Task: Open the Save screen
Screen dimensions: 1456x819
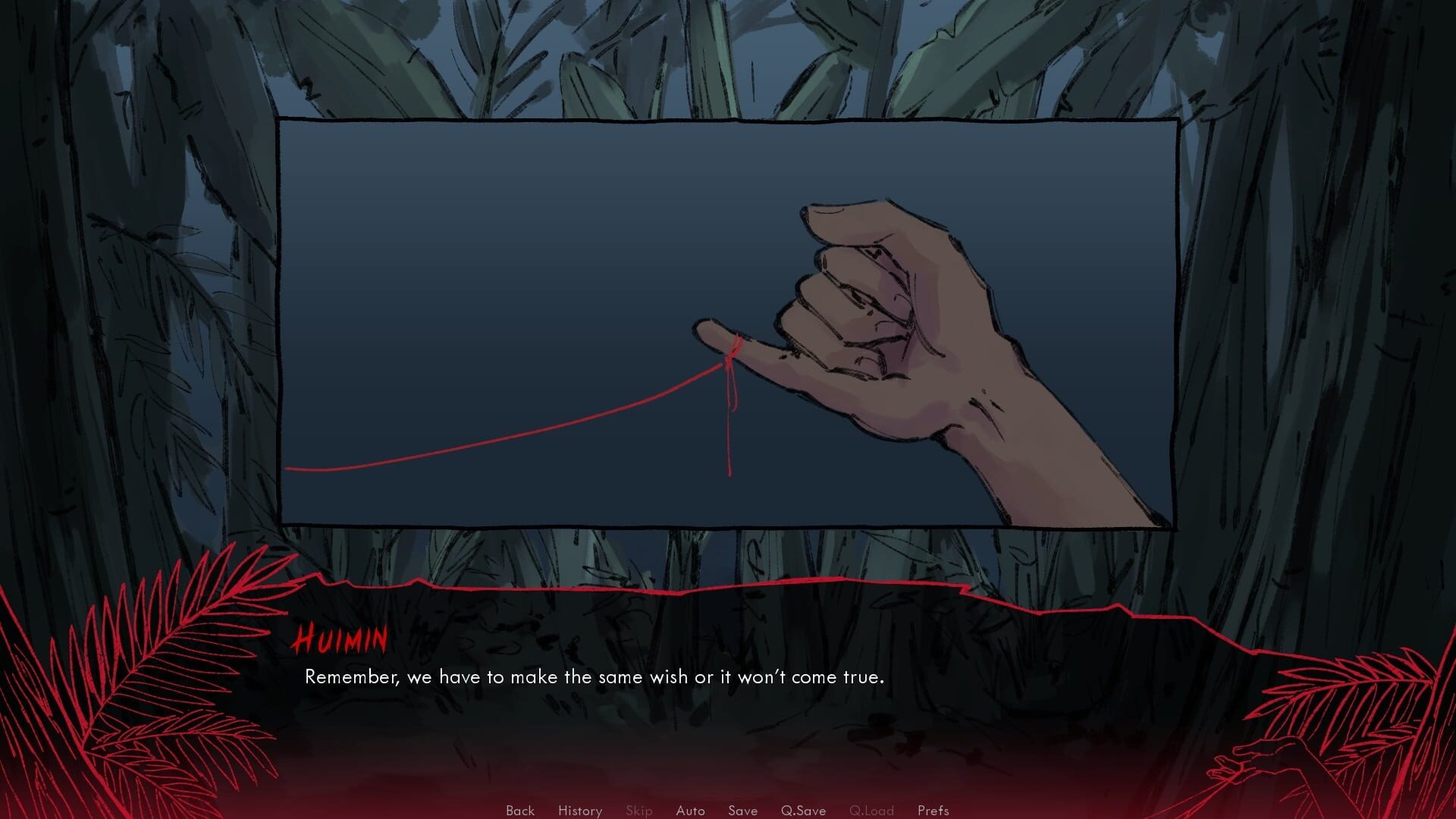Action: (x=742, y=811)
